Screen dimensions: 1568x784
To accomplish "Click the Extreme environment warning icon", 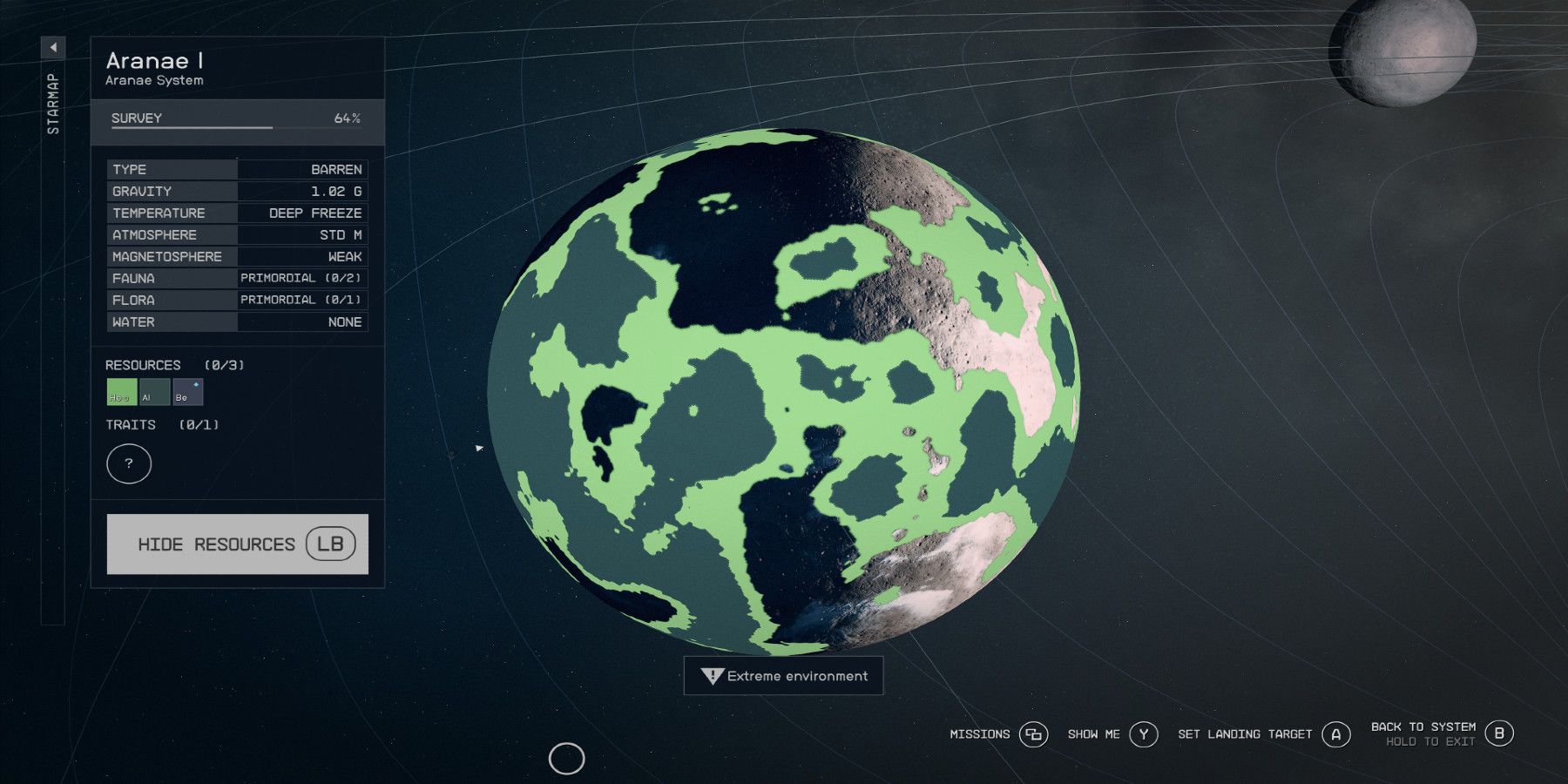I will 711,675.
